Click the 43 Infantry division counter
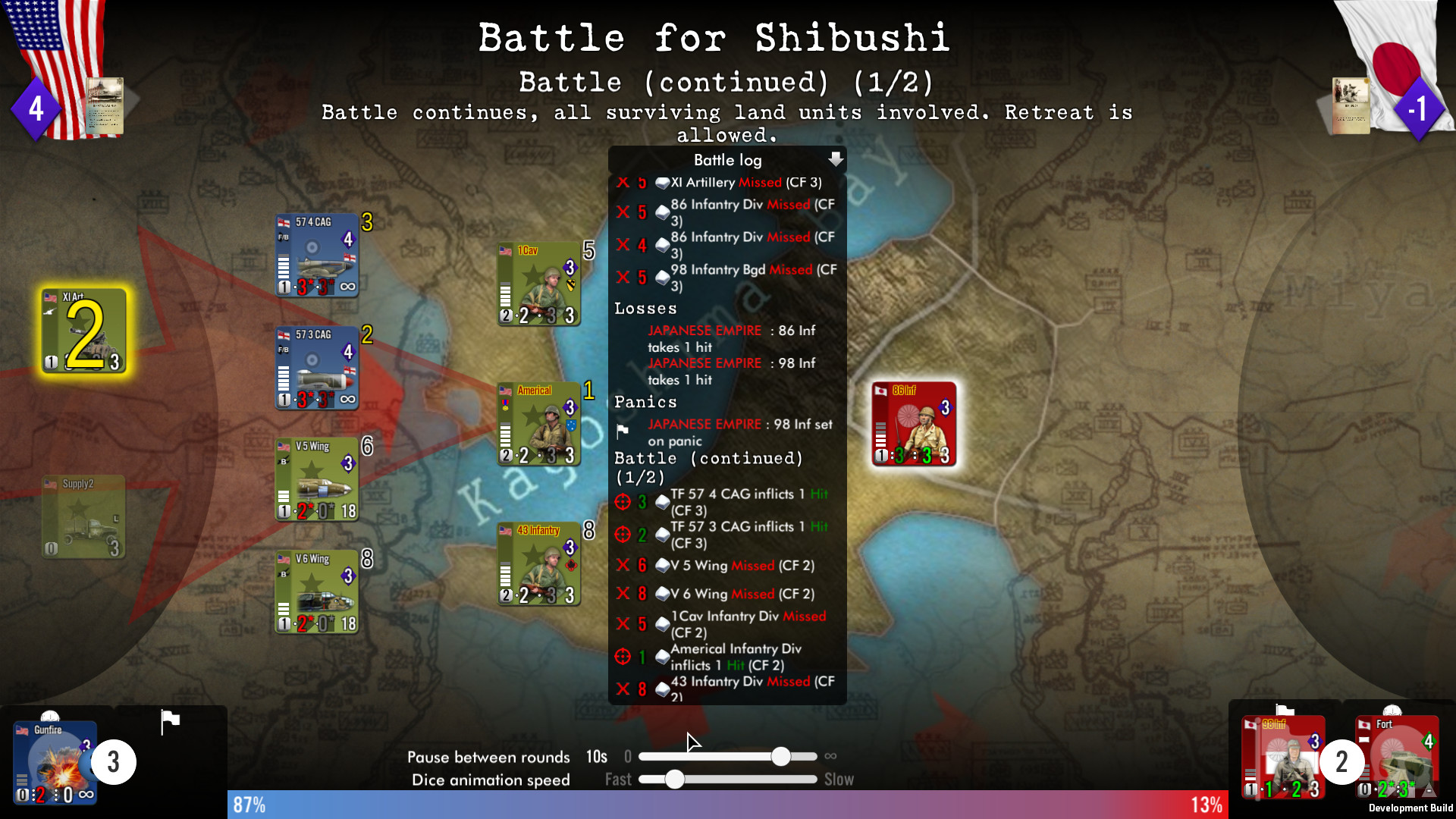Screen dimensions: 1456x819 538,563
